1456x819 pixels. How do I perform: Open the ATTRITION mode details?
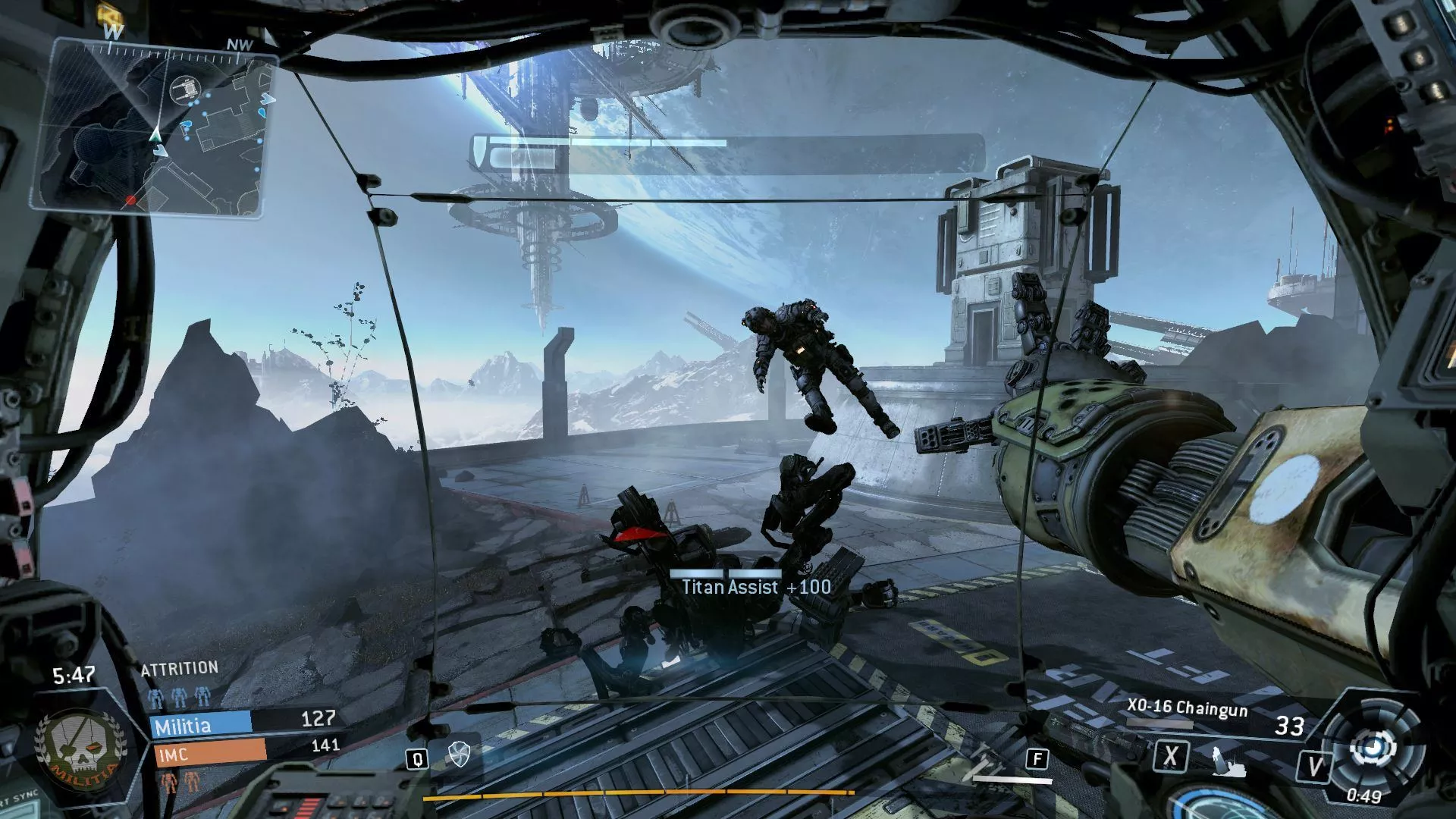coord(177,667)
